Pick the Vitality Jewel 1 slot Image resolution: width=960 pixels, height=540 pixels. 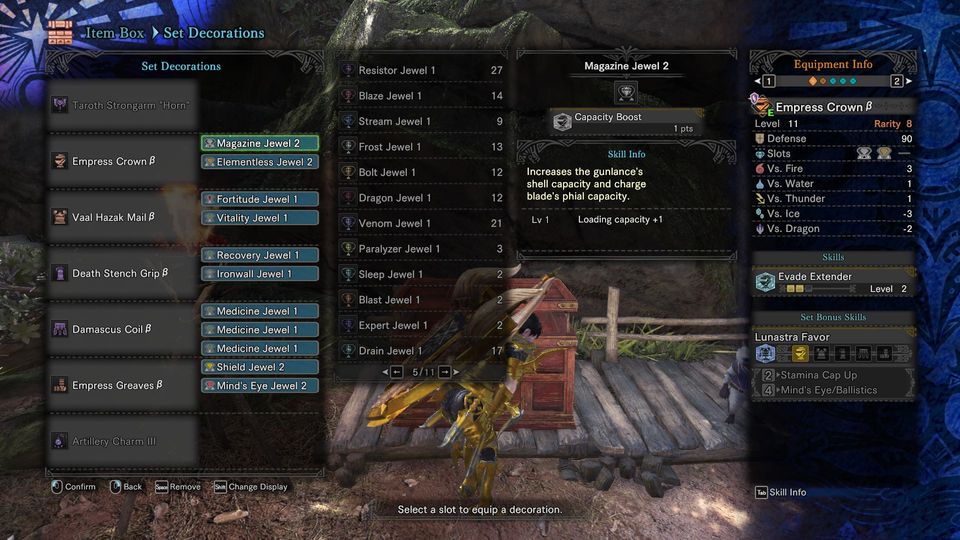(x=260, y=218)
